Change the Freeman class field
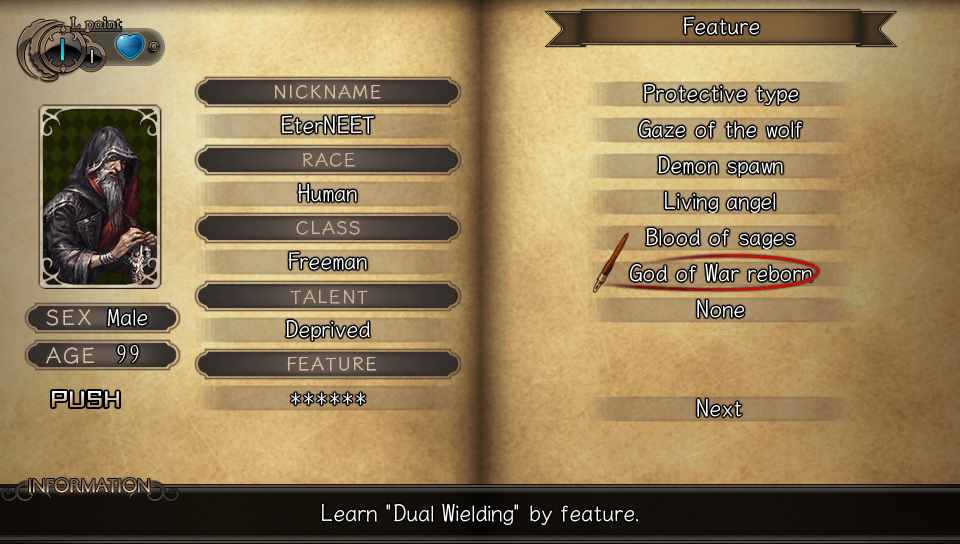This screenshot has width=960, height=544. (x=328, y=262)
